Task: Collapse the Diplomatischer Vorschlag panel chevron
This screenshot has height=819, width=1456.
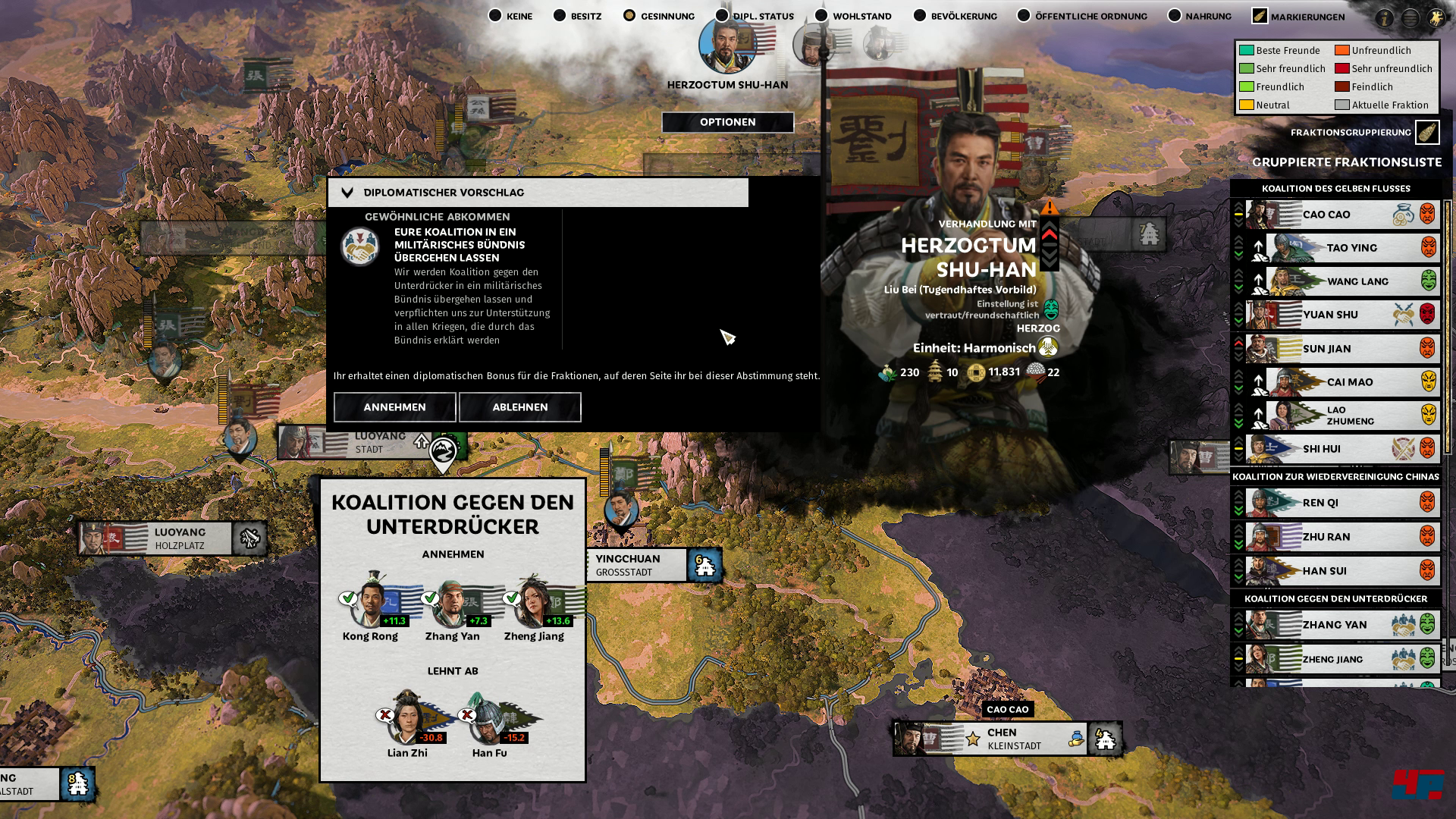Action: [348, 192]
